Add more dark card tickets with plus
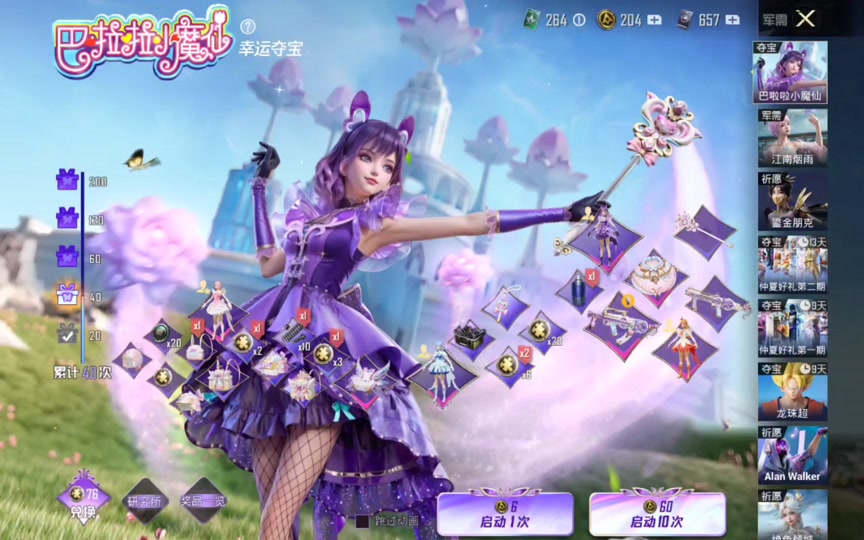The width and height of the screenshot is (864, 540). (x=733, y=20)
